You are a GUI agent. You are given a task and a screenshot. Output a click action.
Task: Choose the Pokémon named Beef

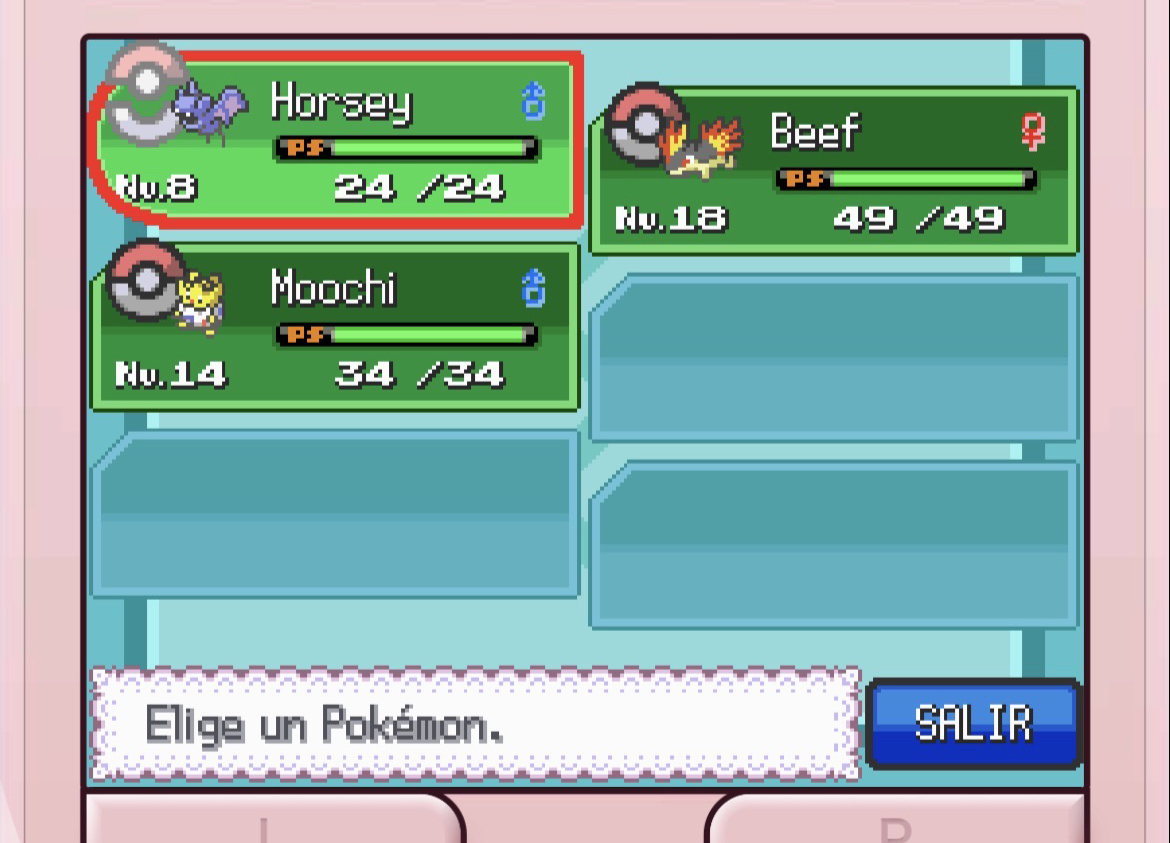tap(834, 170)
